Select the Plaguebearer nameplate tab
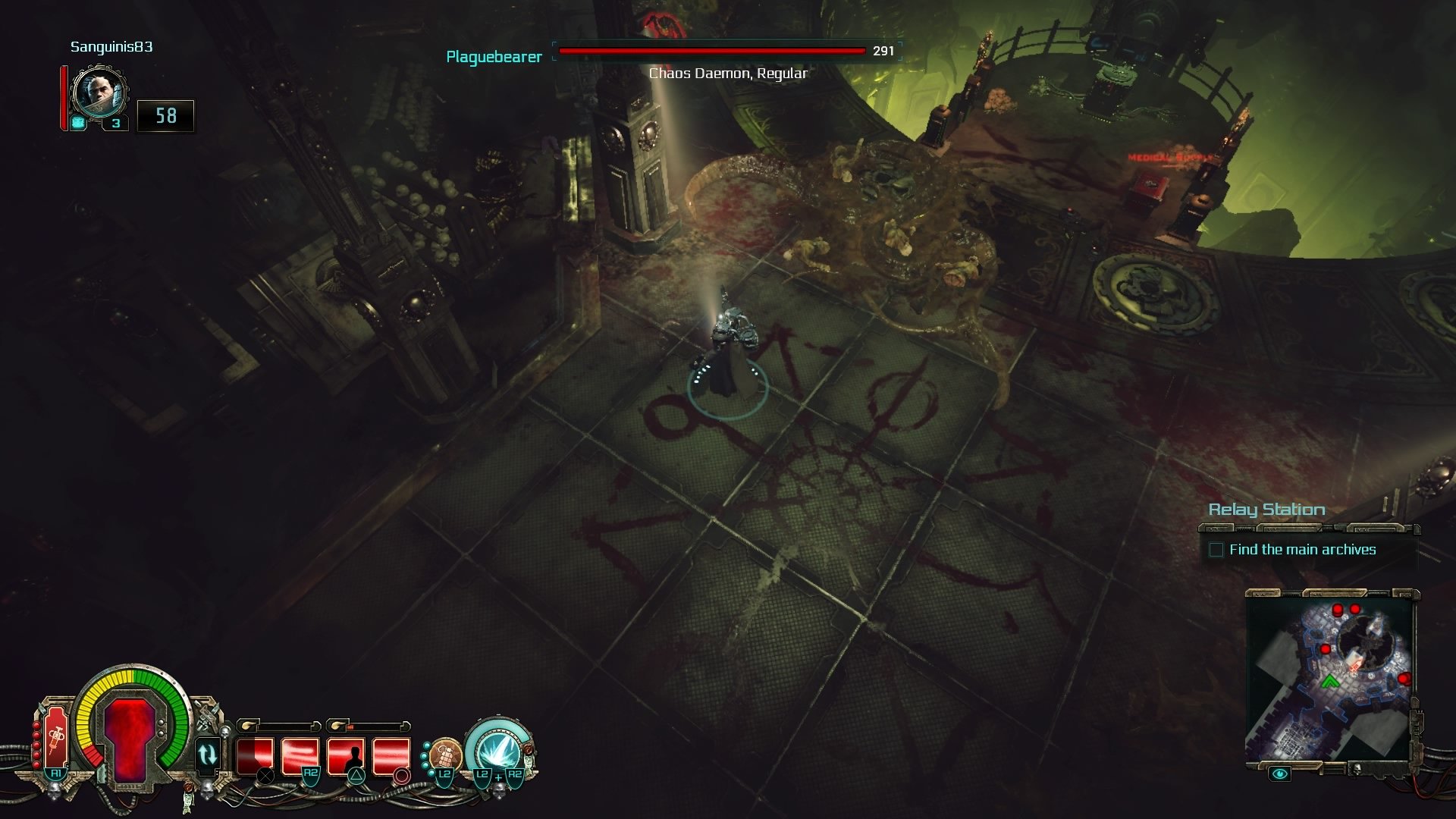This screenshot has width=1456, height=819. pos(494,55)
